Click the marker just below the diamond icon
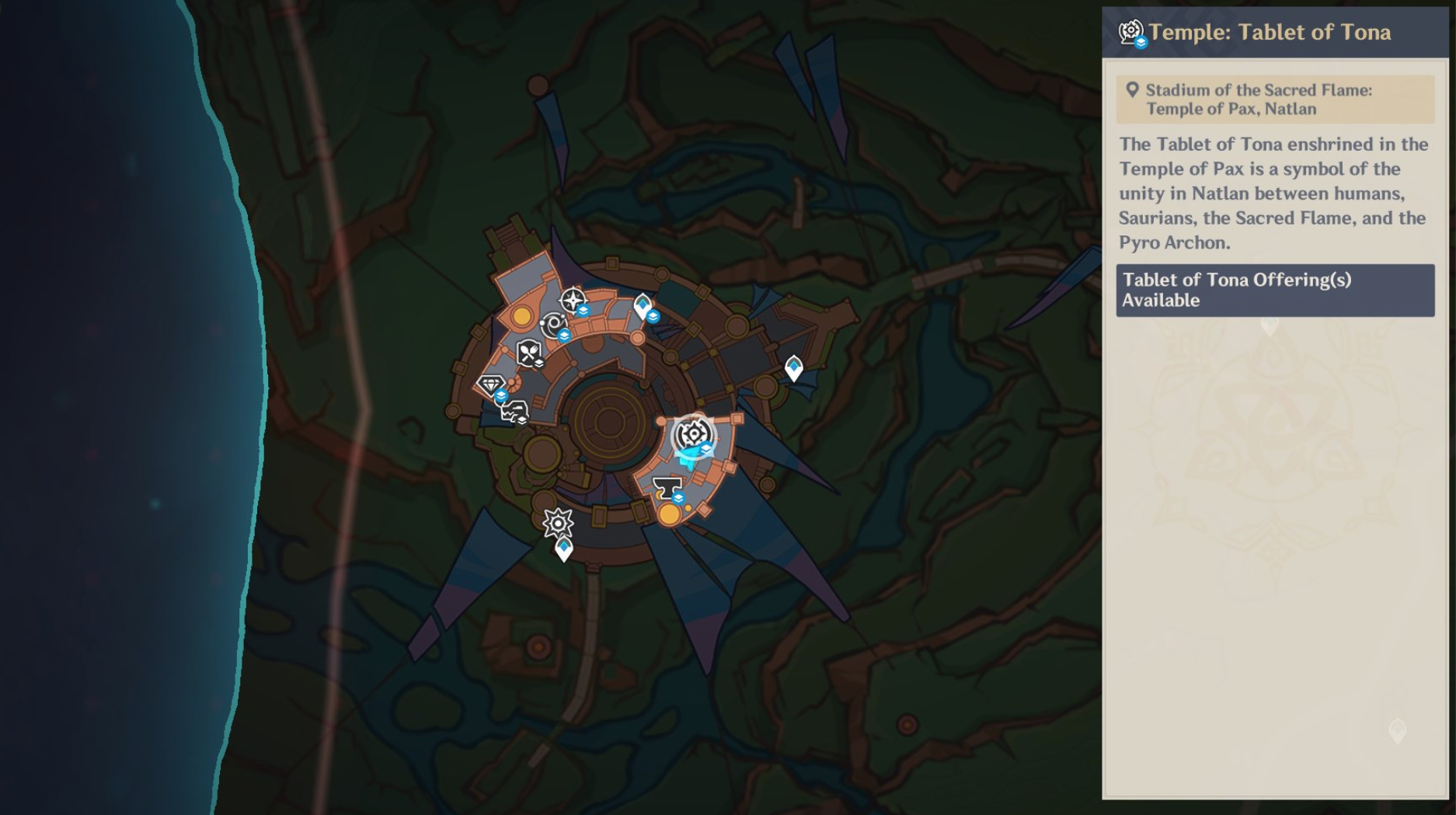1456x815 pixels. coord(514,412)
